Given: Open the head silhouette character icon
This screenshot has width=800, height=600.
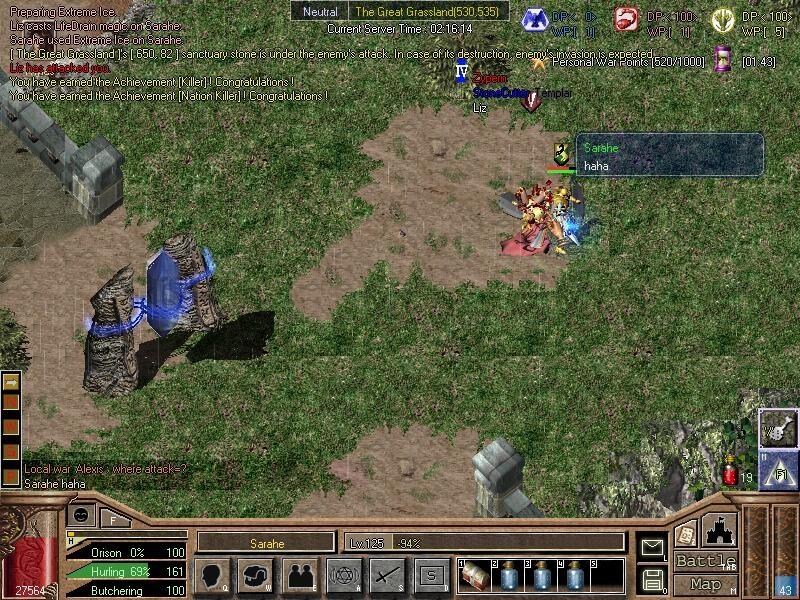Looking at the screenshot, I should coord(211,575).
